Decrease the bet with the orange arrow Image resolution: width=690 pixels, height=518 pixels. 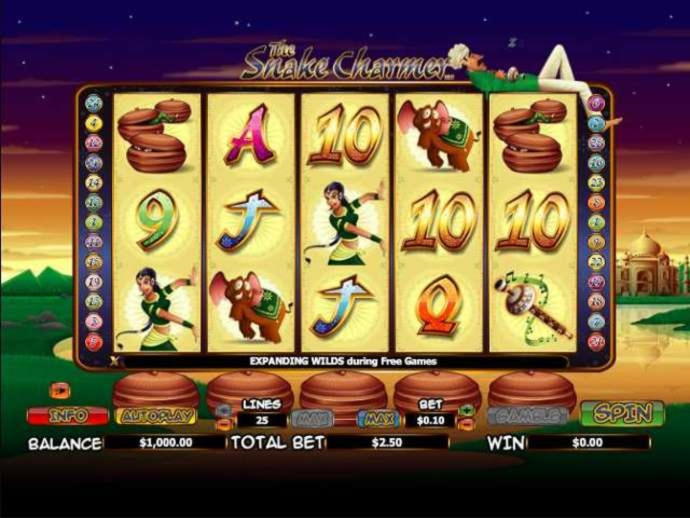point(466,424)
